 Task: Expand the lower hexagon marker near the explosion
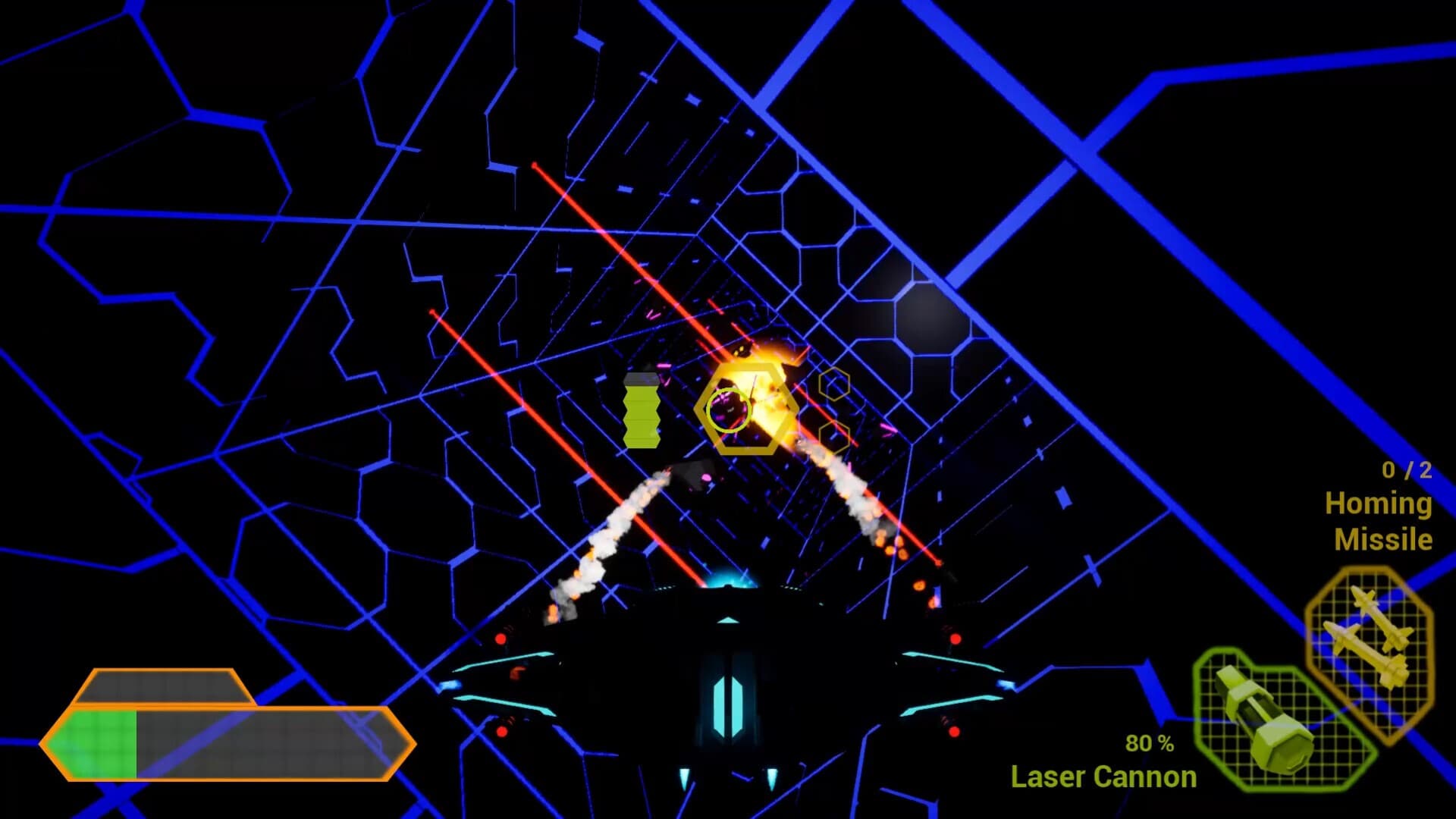point(835,438)
